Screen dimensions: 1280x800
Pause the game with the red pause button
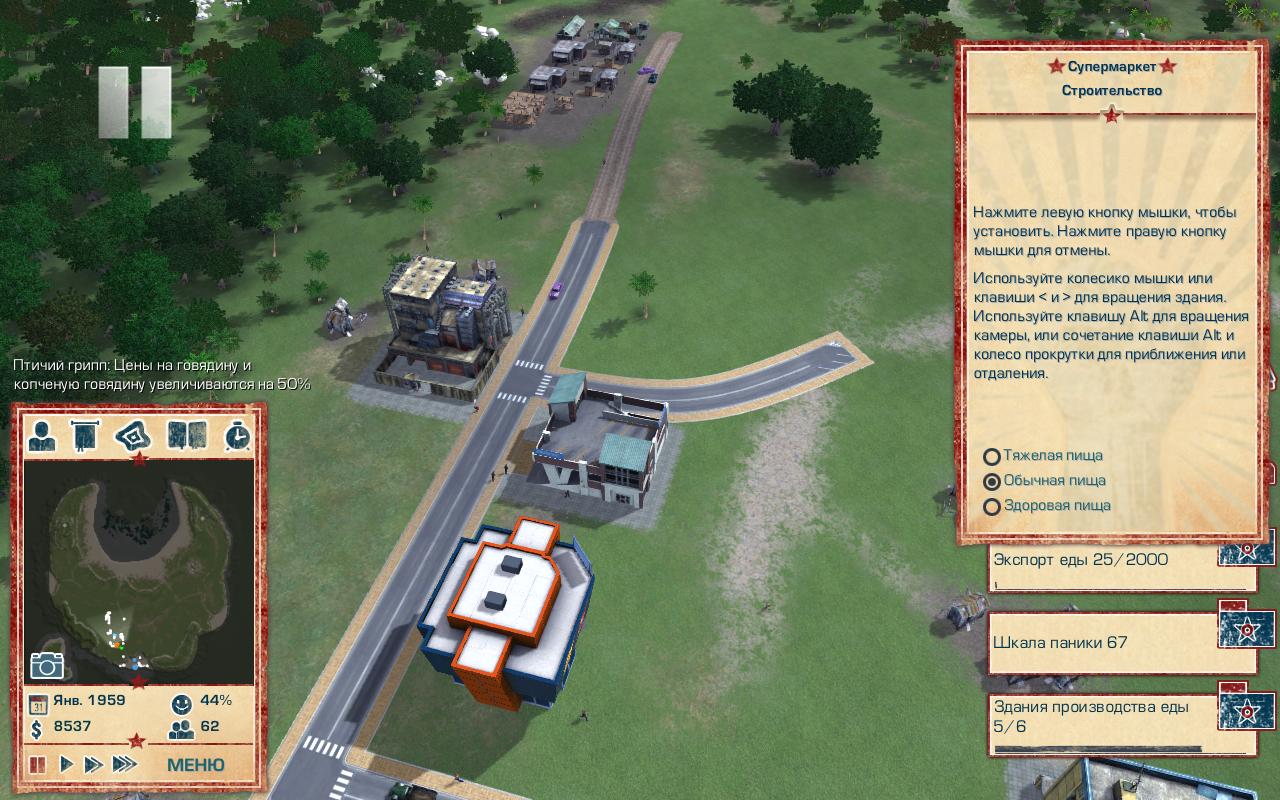[38, 765]
